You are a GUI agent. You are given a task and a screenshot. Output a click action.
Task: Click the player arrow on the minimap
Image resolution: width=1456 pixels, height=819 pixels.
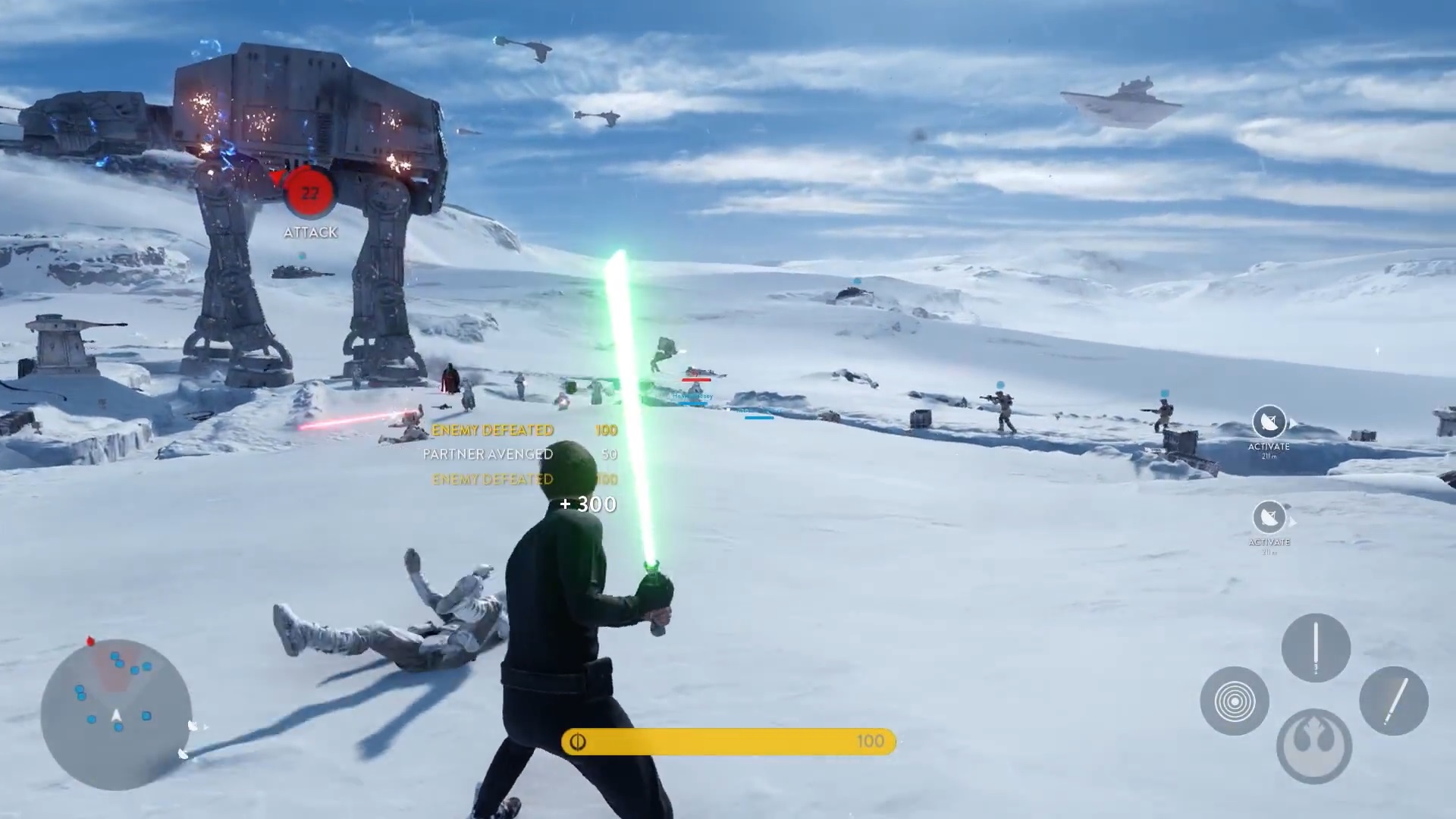click(115, 717)
